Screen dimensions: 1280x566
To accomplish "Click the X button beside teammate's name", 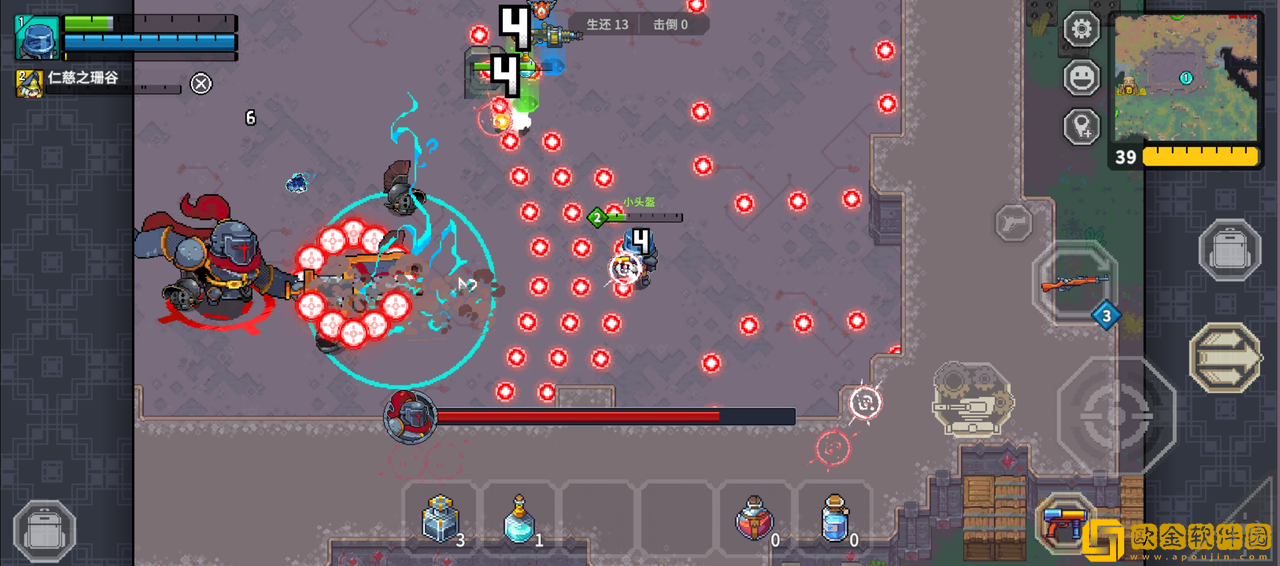I will (201, 83).
